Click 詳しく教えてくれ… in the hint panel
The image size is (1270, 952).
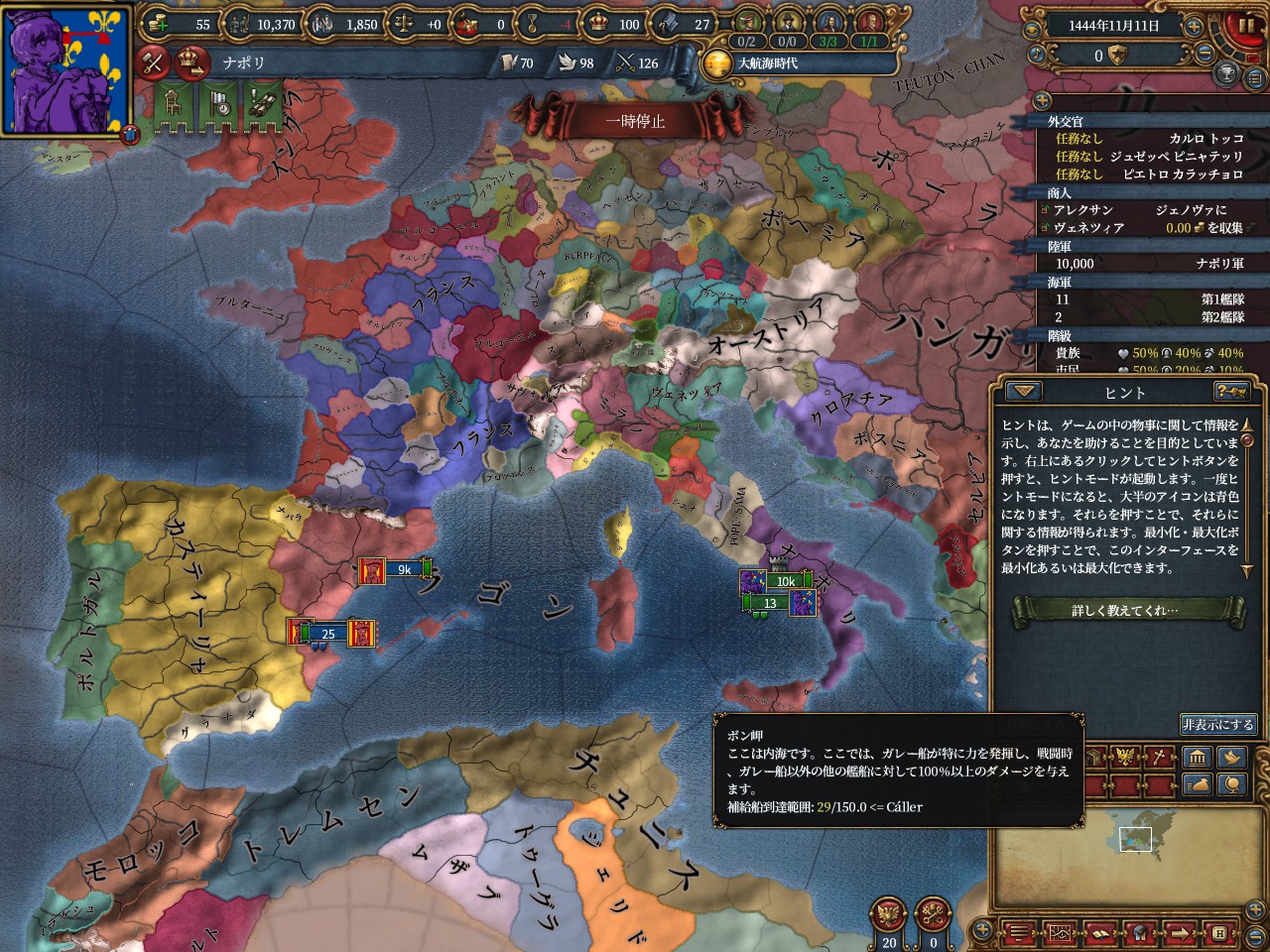point(1125,610)
